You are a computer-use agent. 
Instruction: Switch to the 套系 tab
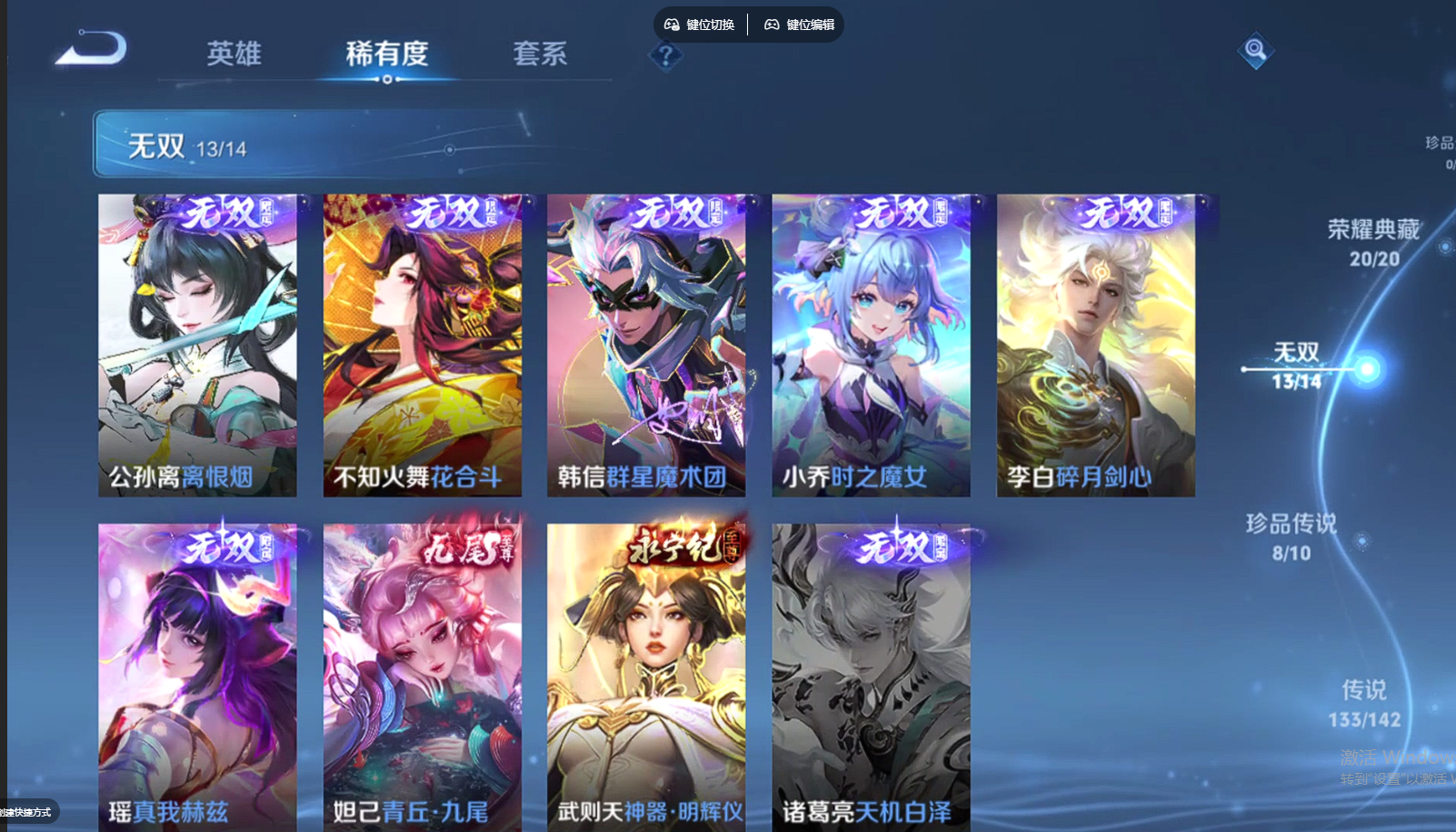coord(540,53)
